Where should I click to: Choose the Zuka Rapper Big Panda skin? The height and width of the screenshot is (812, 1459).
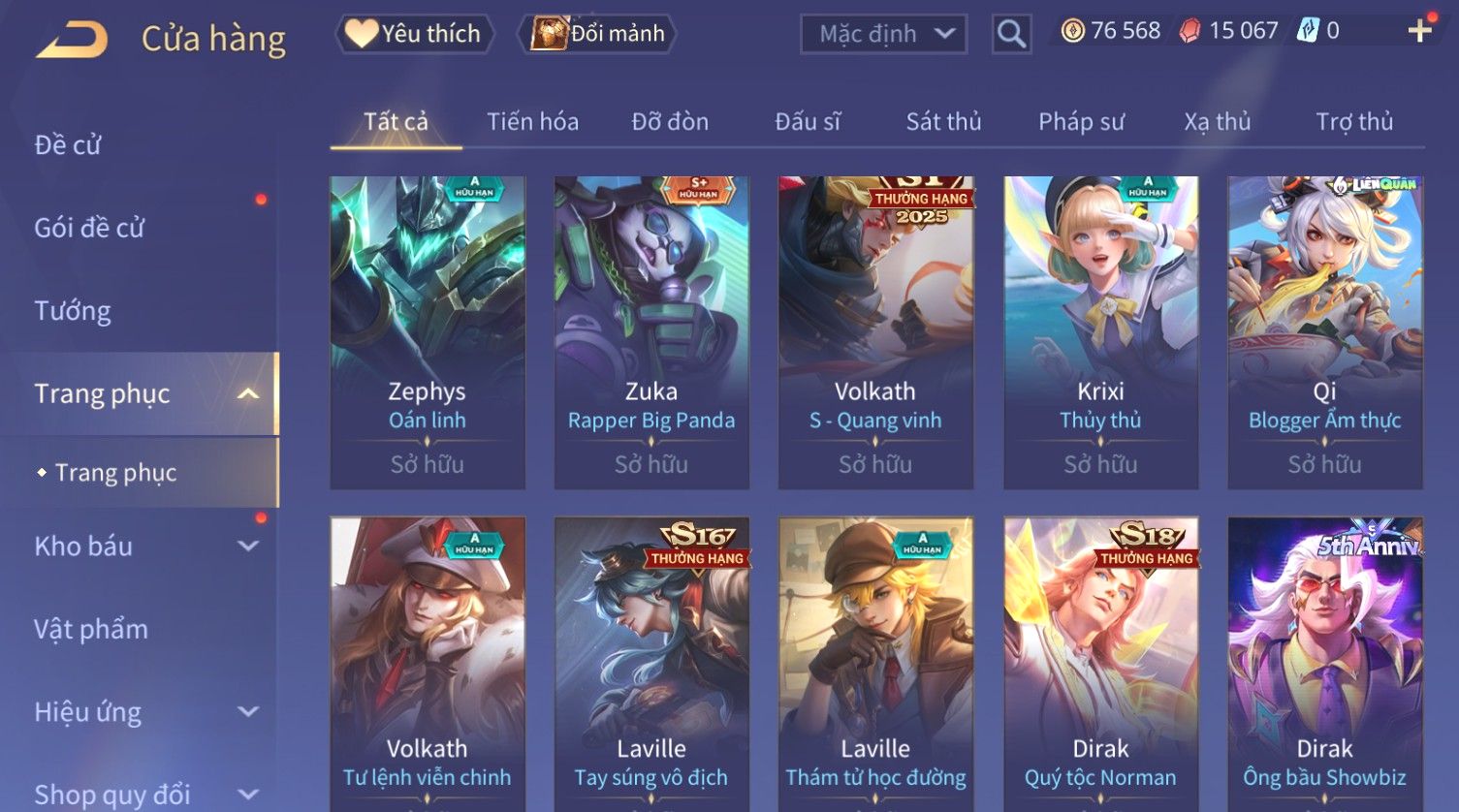pos(651,331)
